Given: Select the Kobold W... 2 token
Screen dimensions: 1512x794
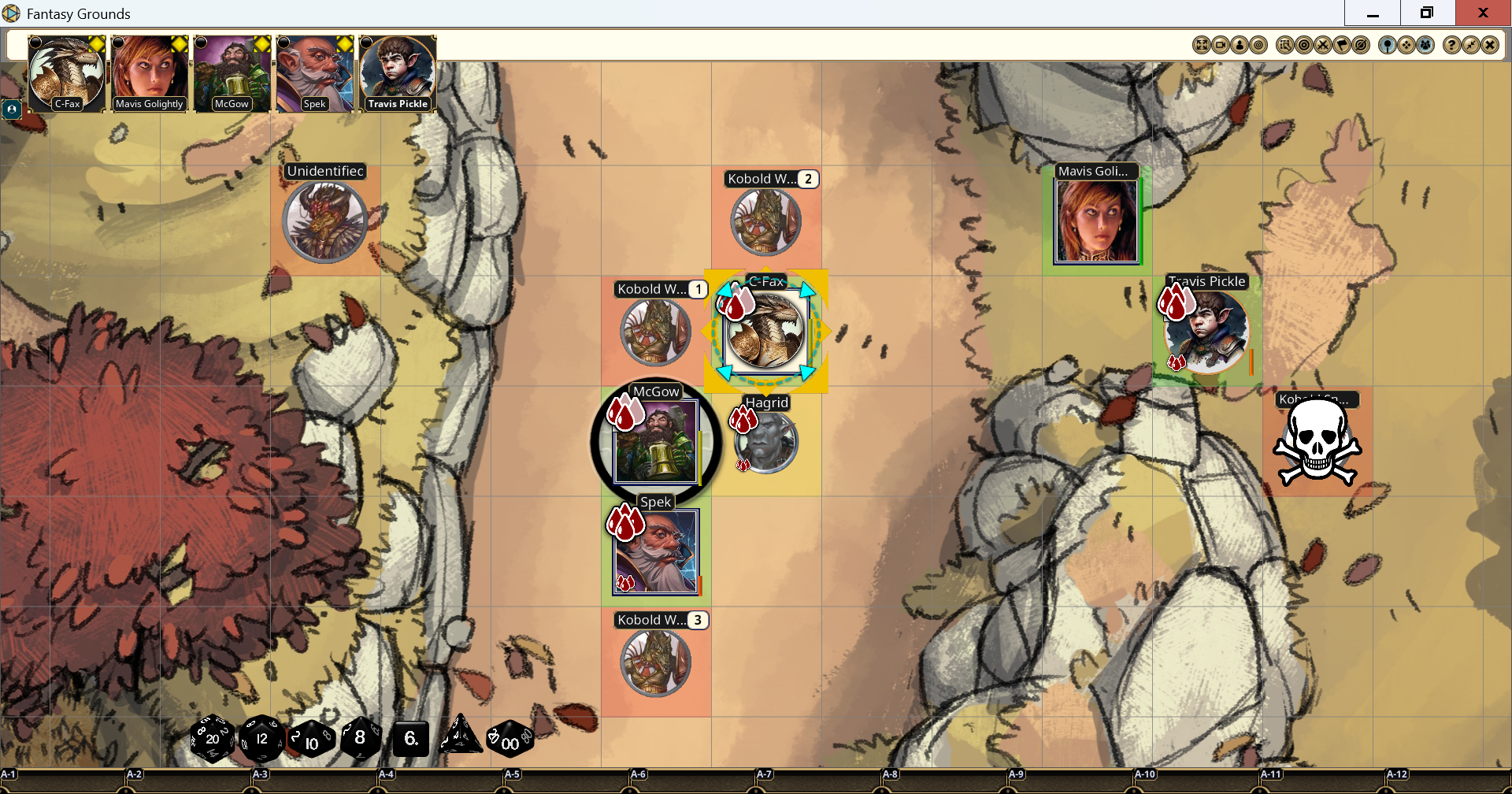Looking at the screenshot, I should pos(765,222).
